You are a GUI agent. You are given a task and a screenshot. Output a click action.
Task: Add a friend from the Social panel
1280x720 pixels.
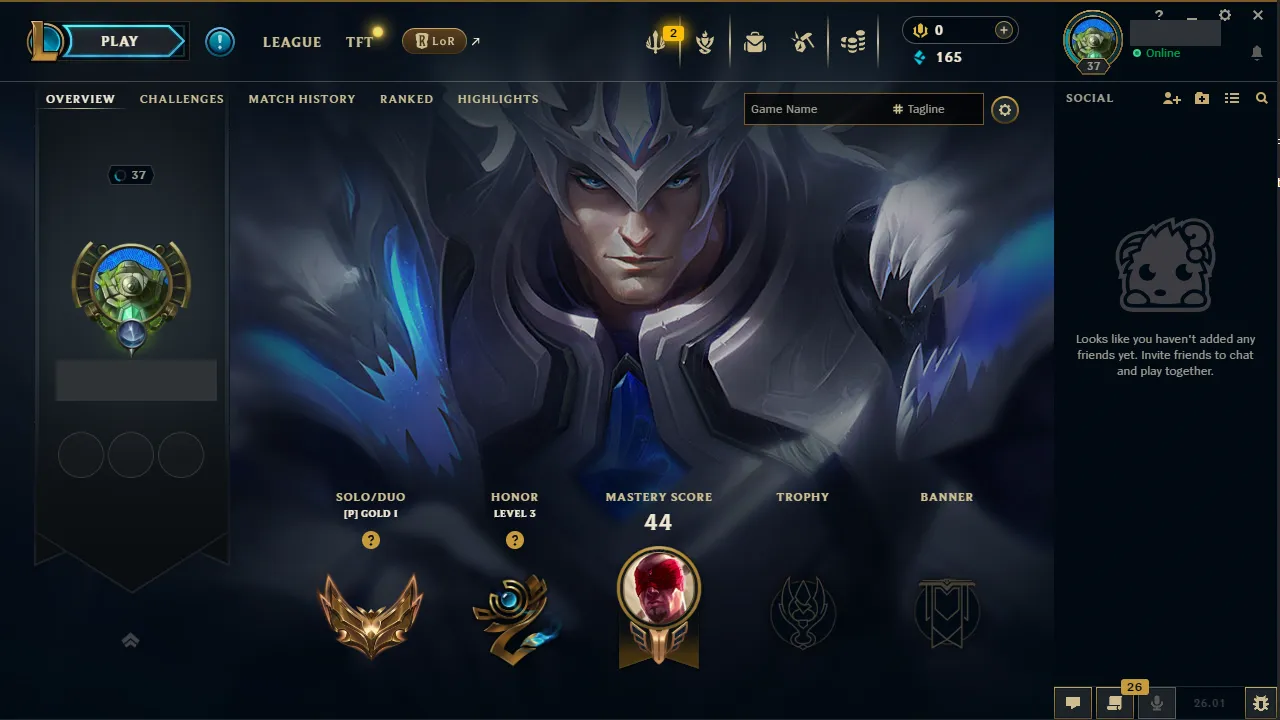(1171, 98)
